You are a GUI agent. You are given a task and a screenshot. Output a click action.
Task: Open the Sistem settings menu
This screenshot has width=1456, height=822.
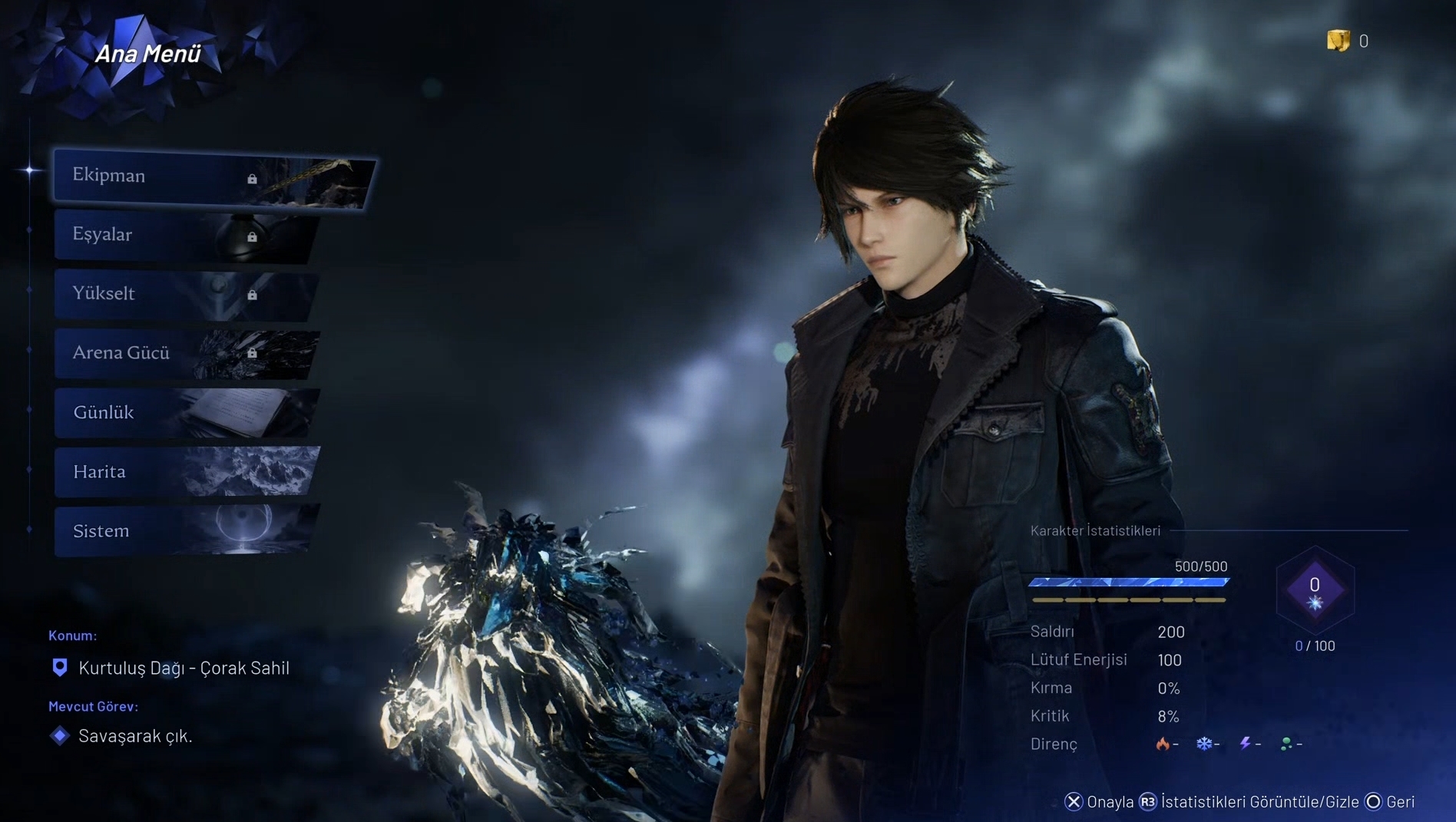(x=184, y=531)
